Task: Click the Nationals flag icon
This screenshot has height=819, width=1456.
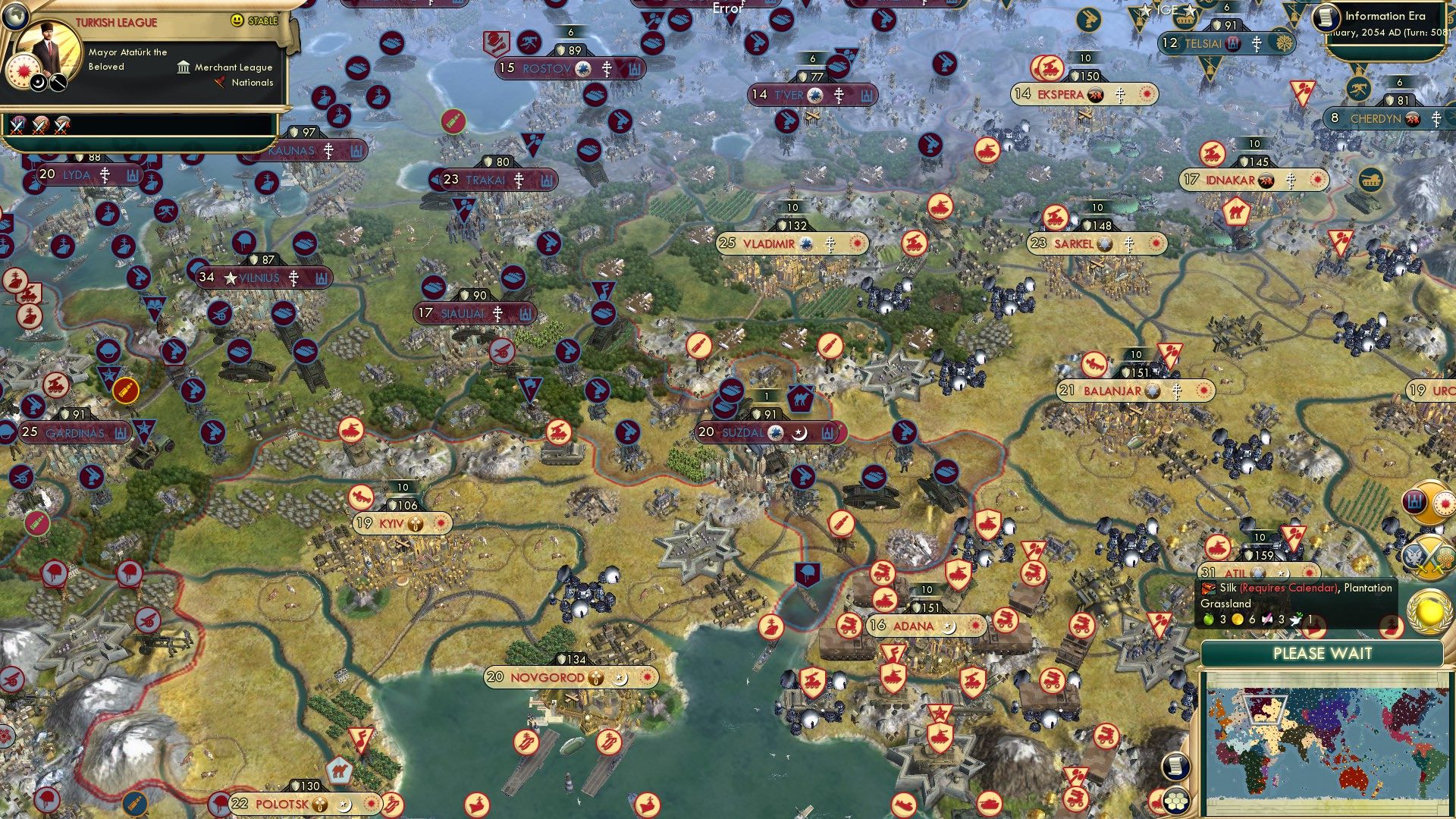Action: (220, 82)
